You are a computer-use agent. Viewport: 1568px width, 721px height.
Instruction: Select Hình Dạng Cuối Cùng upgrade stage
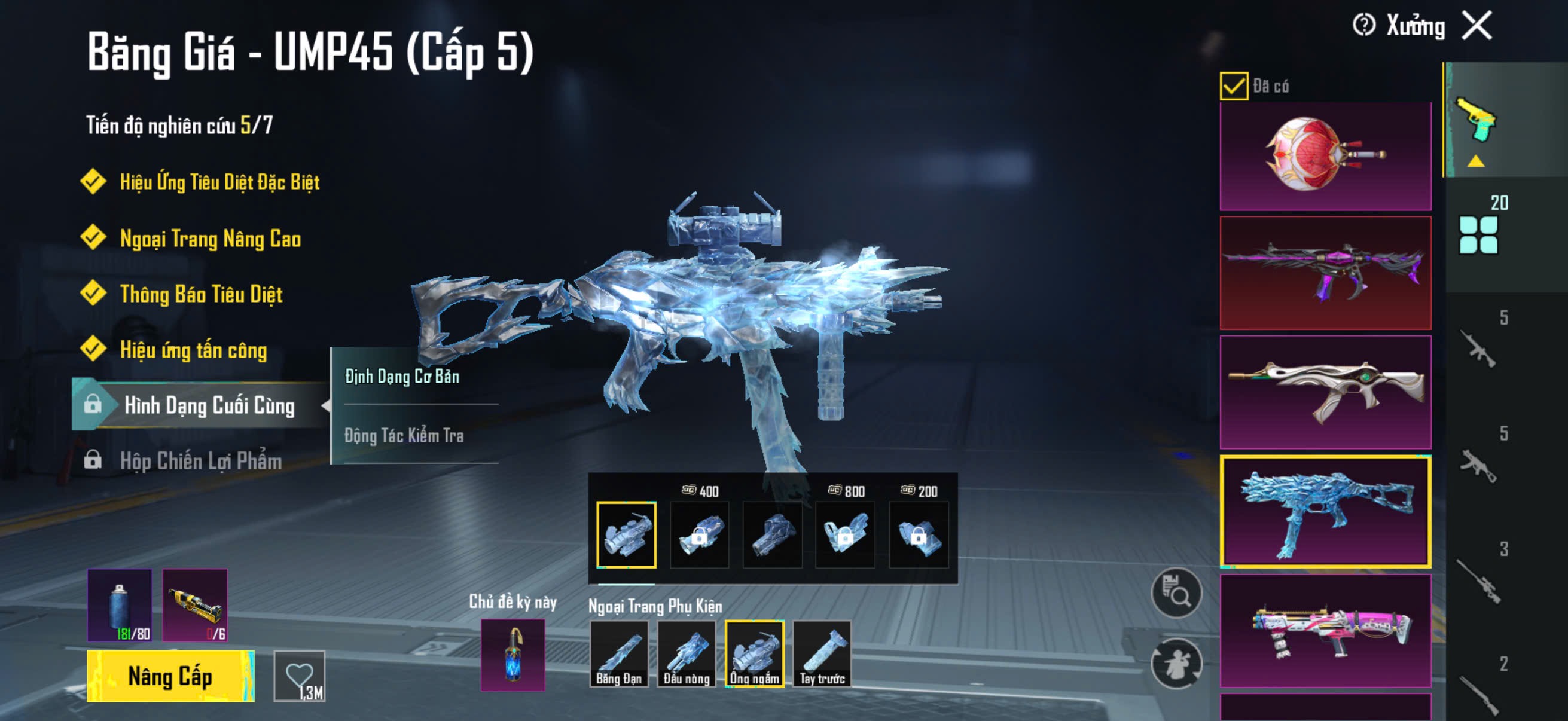pos(209,405)
